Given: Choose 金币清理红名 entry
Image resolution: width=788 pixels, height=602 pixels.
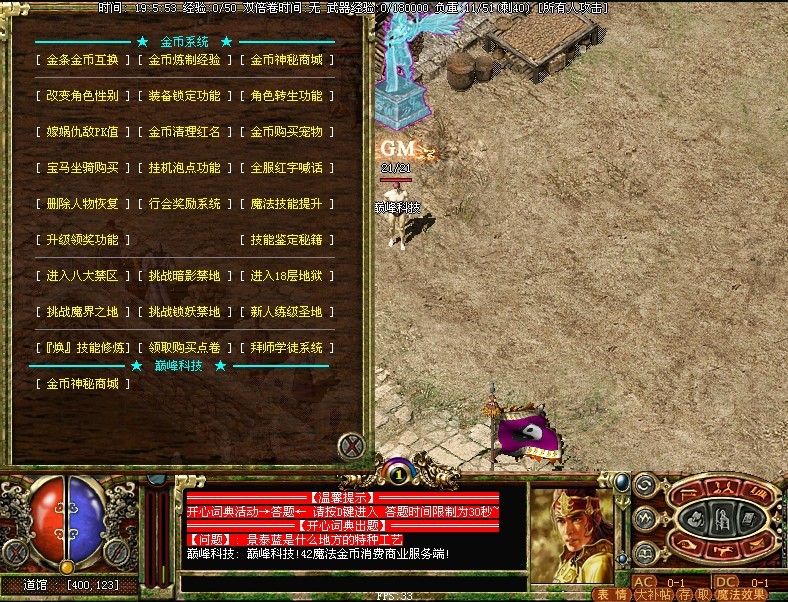Looking at the screenshot, I should 184,132.
